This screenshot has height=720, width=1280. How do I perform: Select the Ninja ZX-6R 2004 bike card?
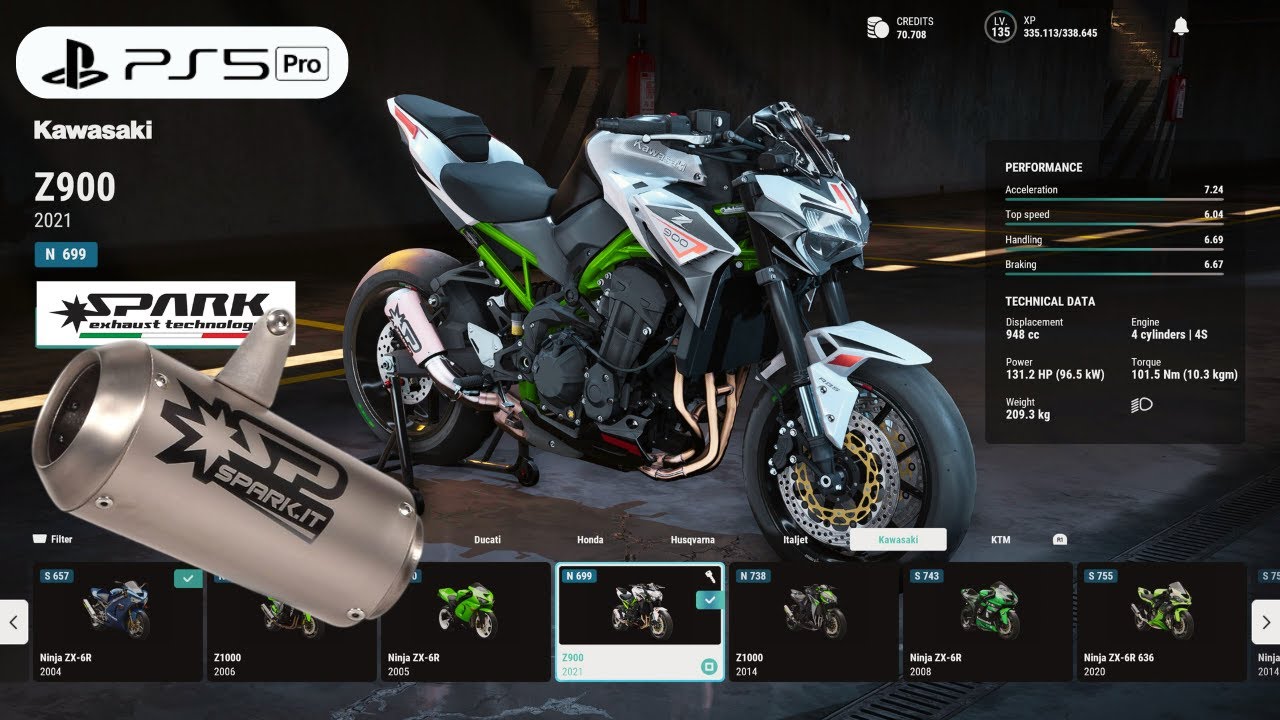(118, 621)
